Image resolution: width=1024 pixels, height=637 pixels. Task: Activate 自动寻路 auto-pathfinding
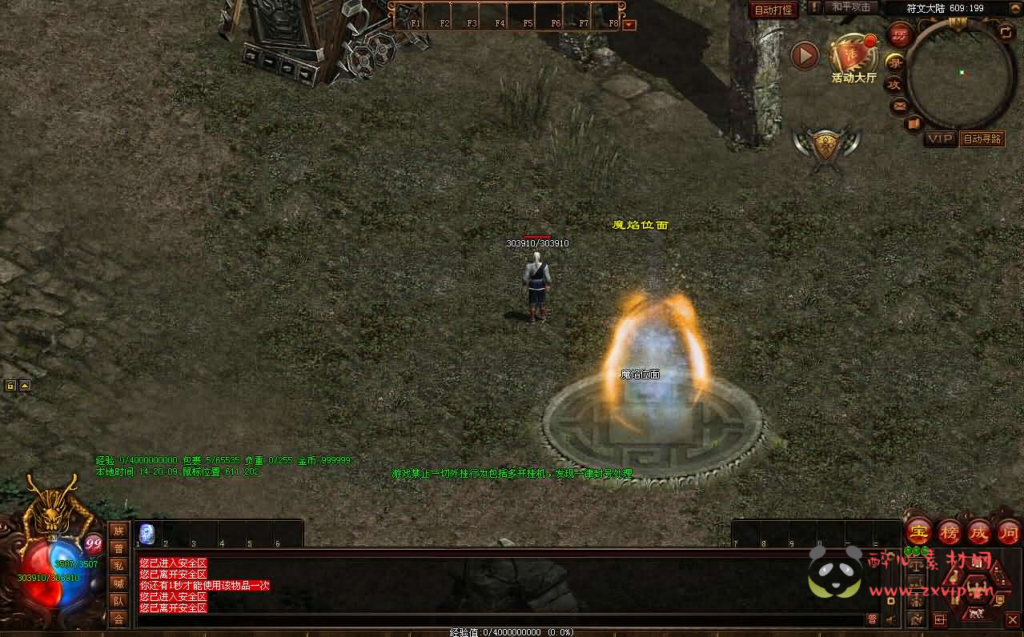click(982, 139)
